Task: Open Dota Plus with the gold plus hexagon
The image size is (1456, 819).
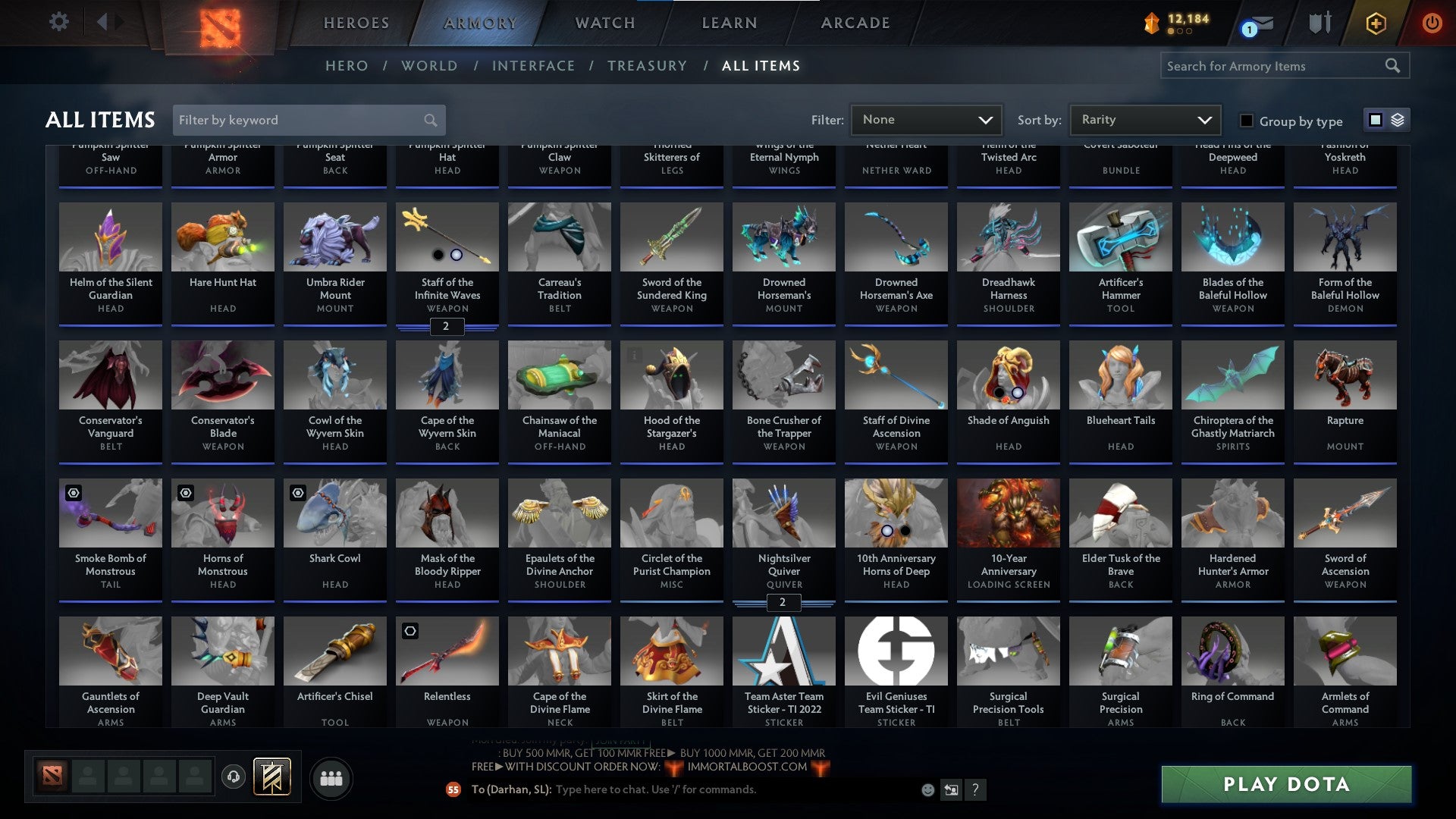Action: pos(1376,23)
